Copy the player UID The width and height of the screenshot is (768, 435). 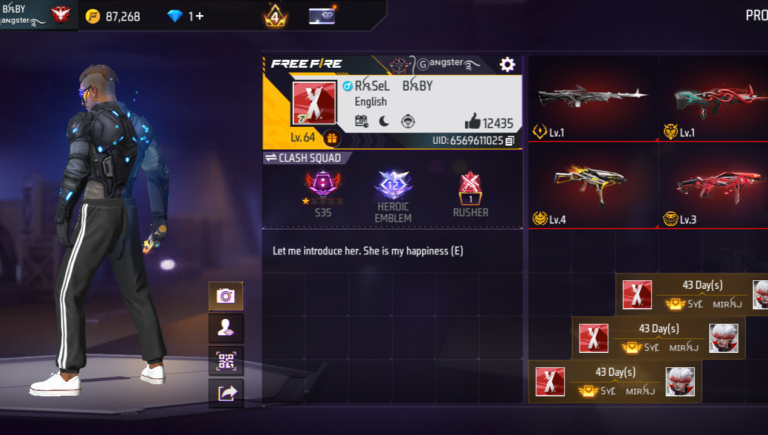[x=509, y=141]
